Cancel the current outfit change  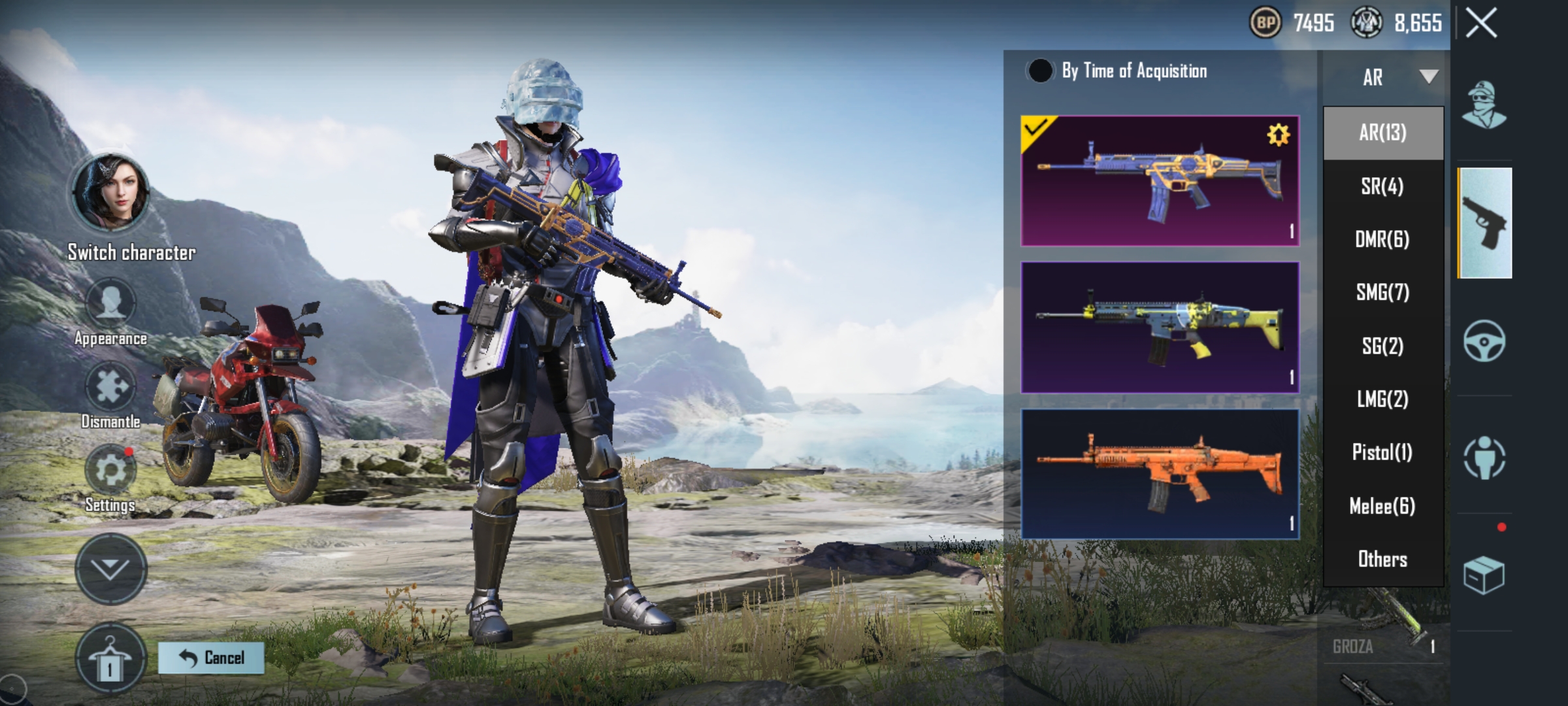[211, 658]
